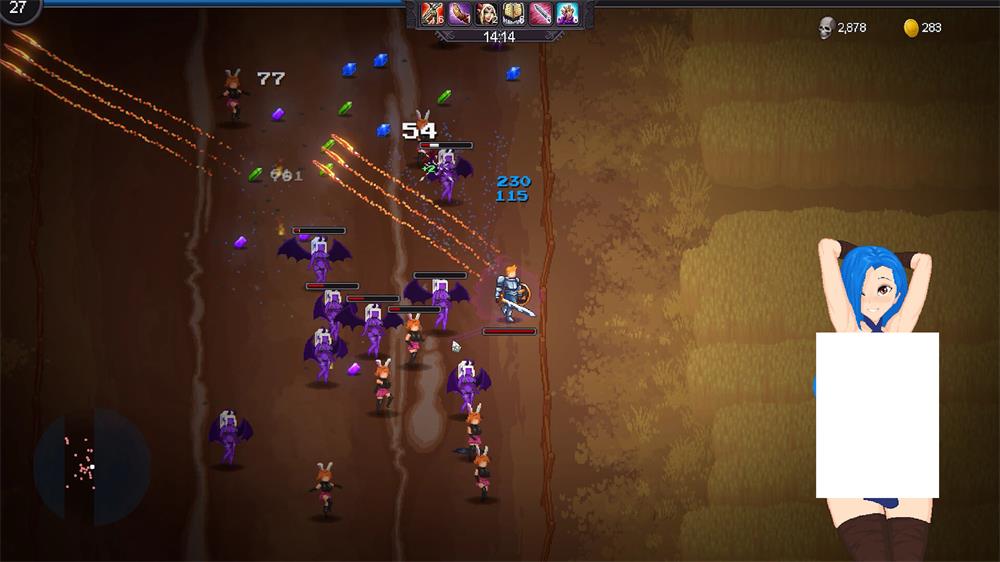Select the crossed swords skill icon
1000x562 pixels.
point(432,13)
